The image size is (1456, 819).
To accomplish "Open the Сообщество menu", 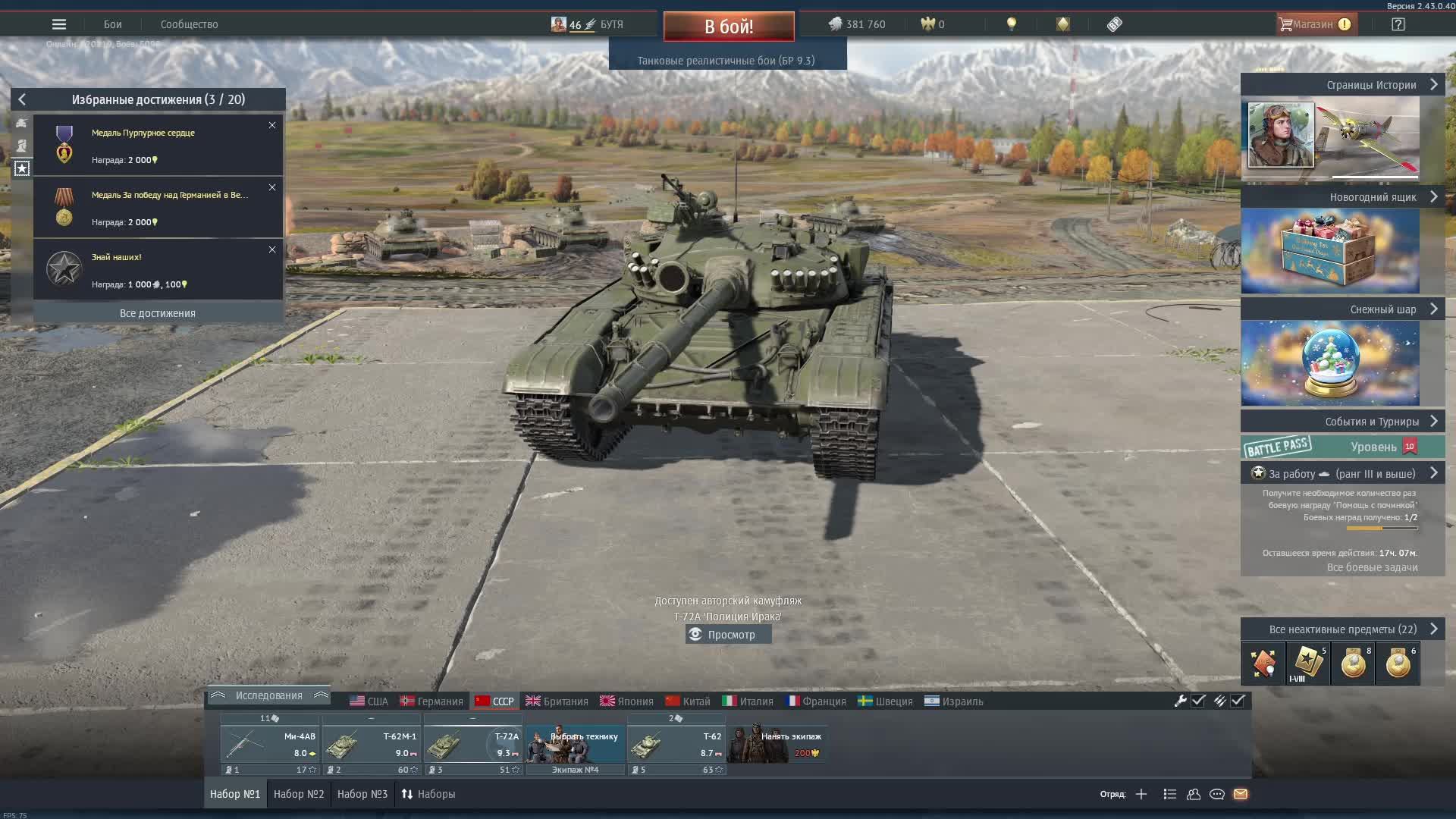I will coord(189,24).
